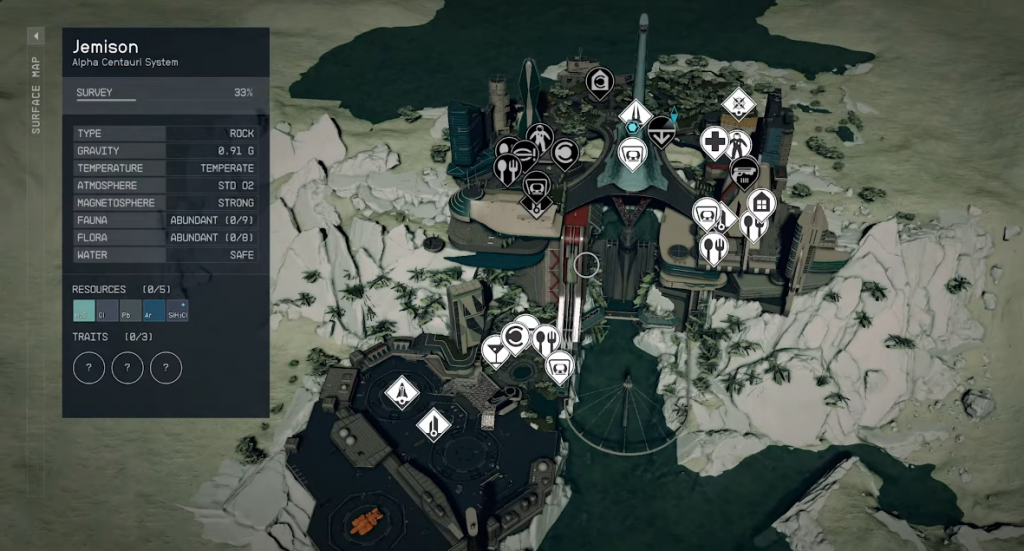Select the Ar resource tile
The height and width of the screenshot is (551, 1024).
(x=154, y=311)
